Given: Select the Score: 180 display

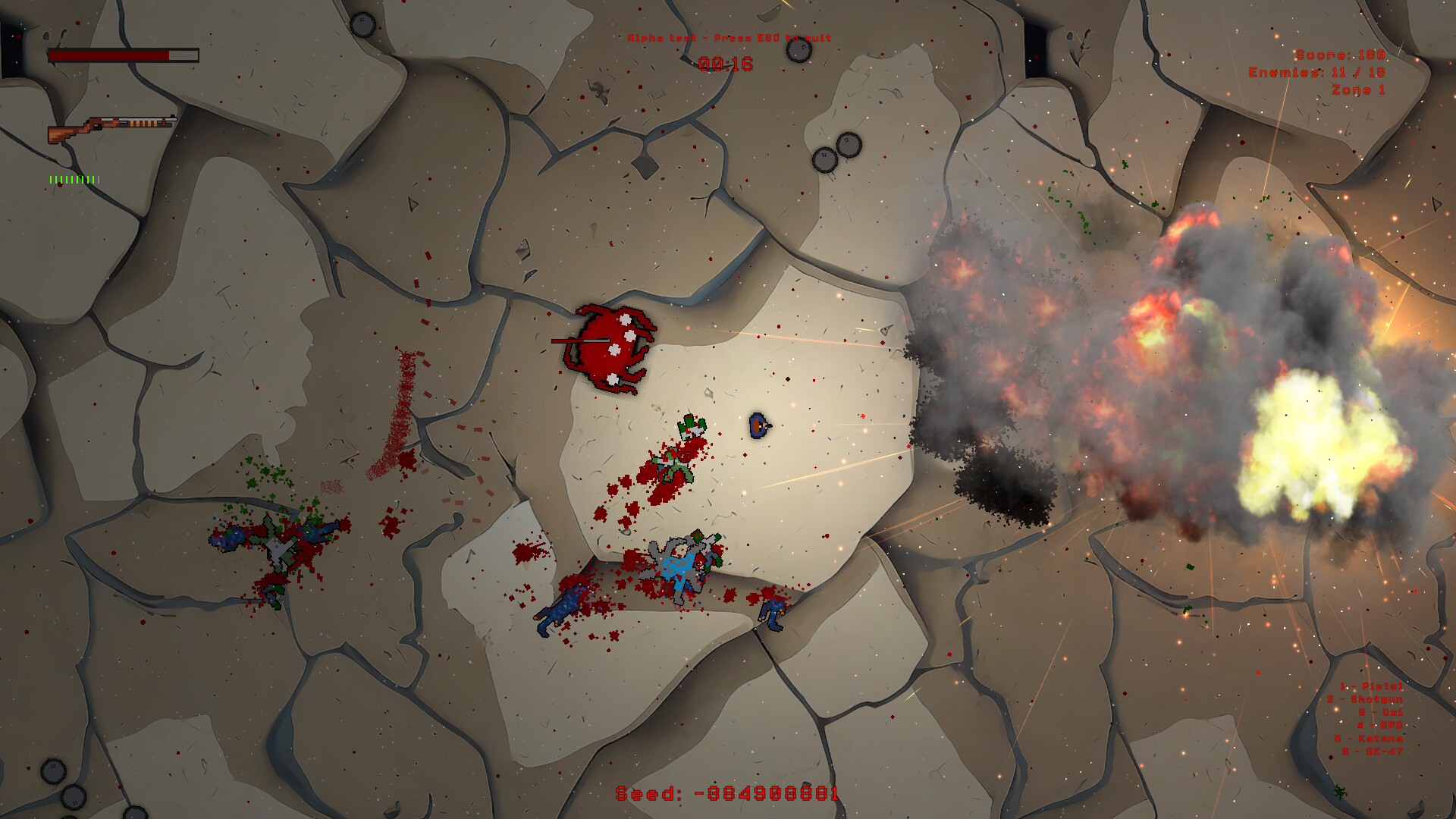Looking at the screenshot, I should click(1339, 56).
